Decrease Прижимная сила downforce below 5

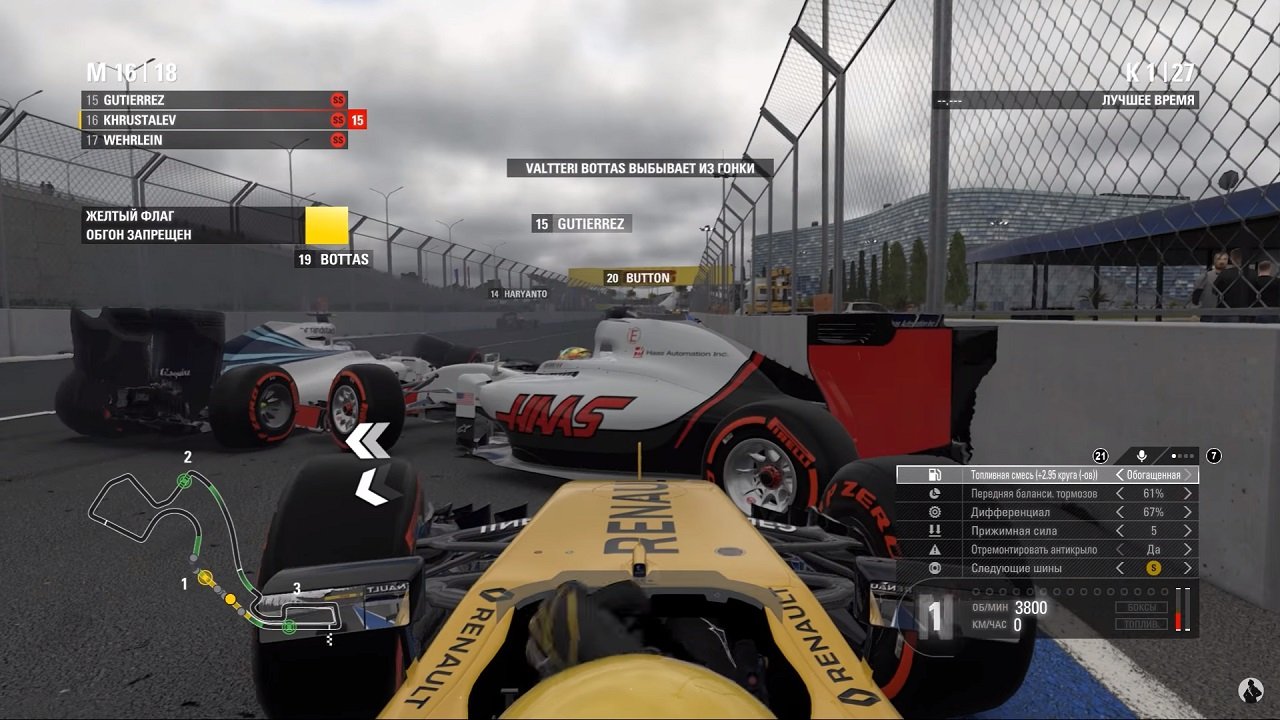coord(1119,531)
